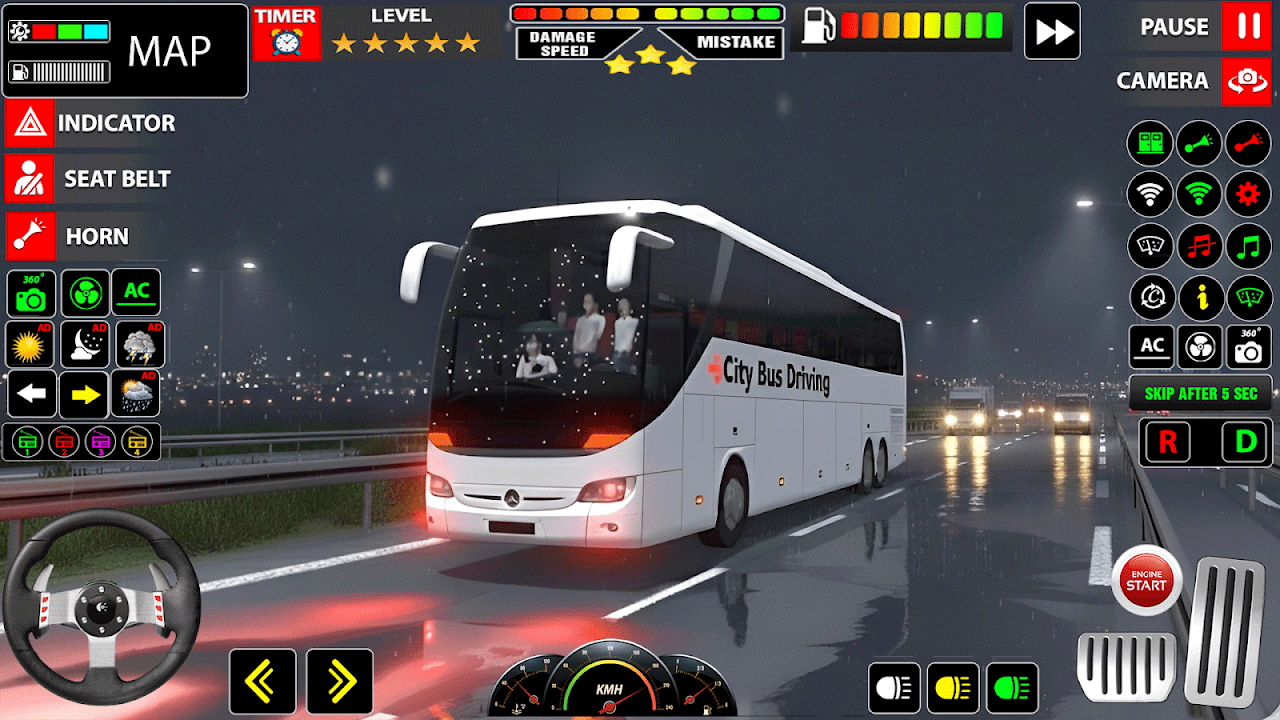Viewport: 1280px width, 720px height.
Task: Fasten the SEAT BELT
Action: click(x=29, y=180)
